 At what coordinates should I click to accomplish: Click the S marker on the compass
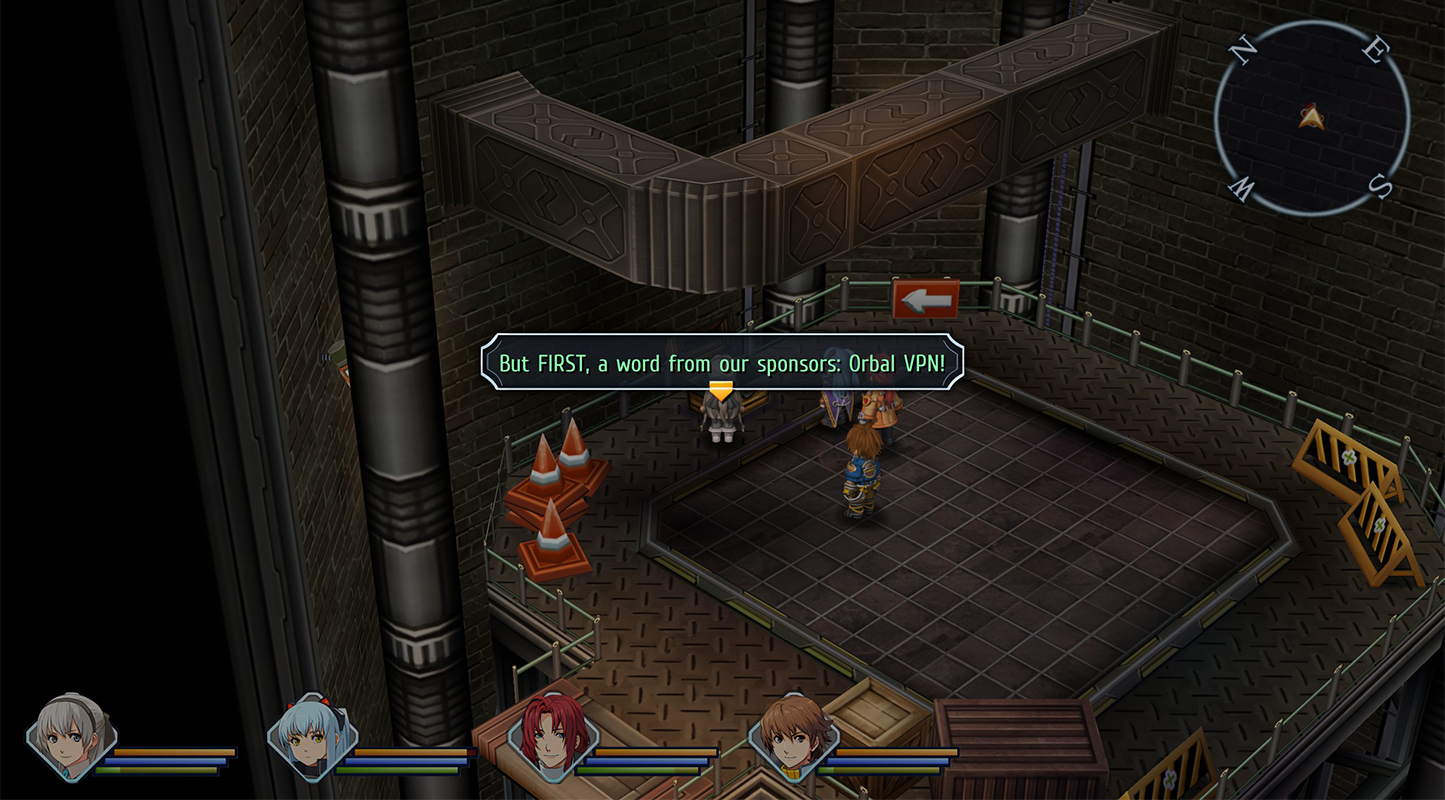tap(1378, 184)
